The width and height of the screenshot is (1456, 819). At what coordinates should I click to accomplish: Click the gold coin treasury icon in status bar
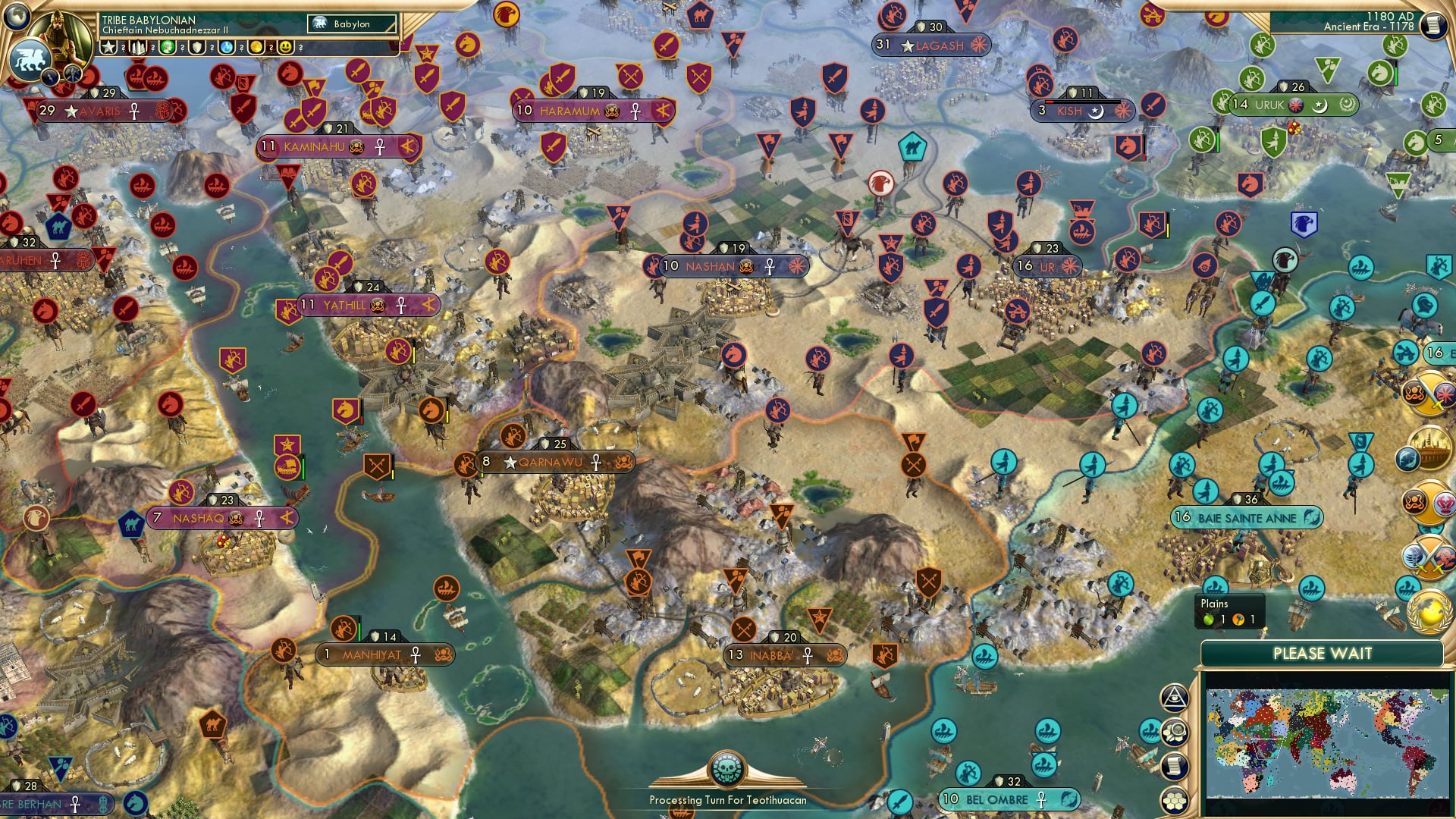257,47
